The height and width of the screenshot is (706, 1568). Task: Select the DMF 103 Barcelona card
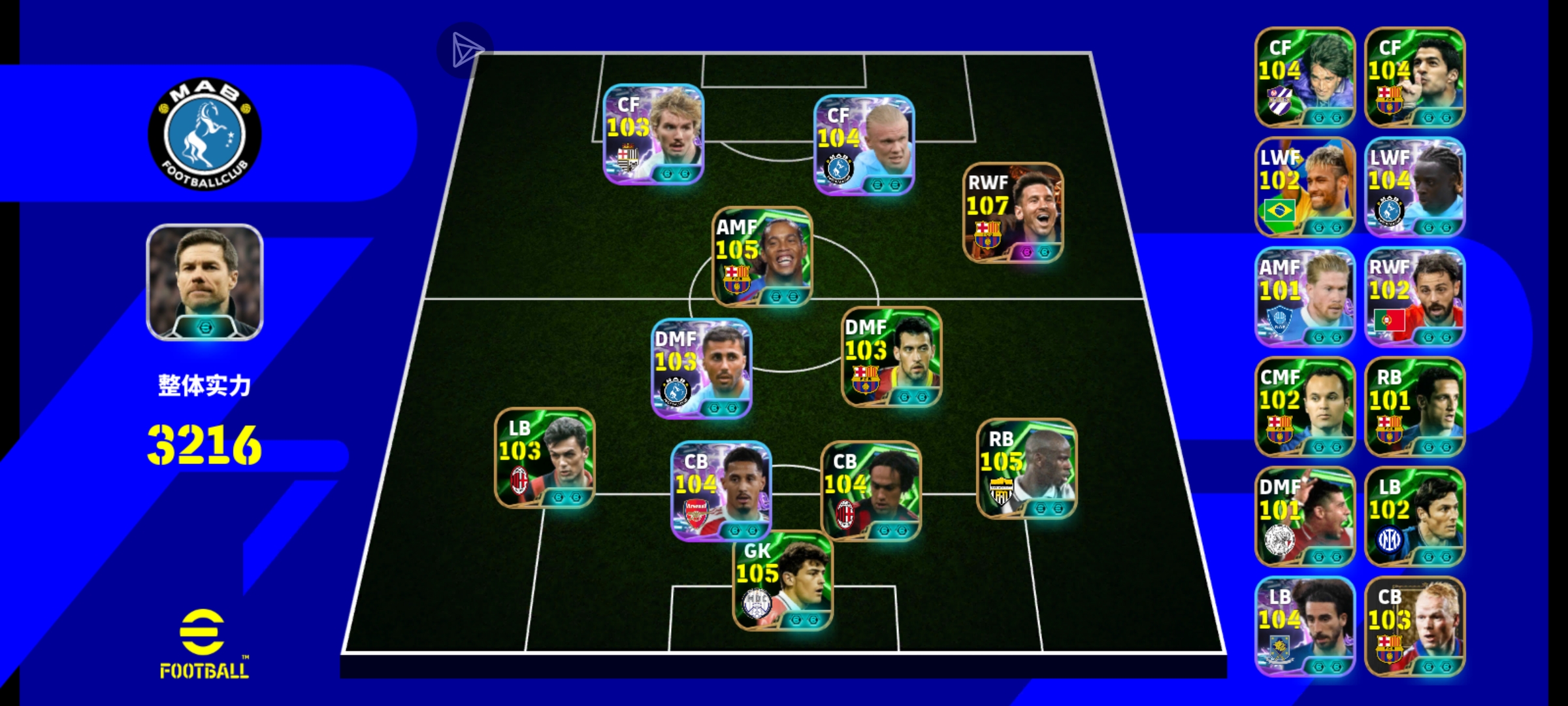click(x=891, y=357)
